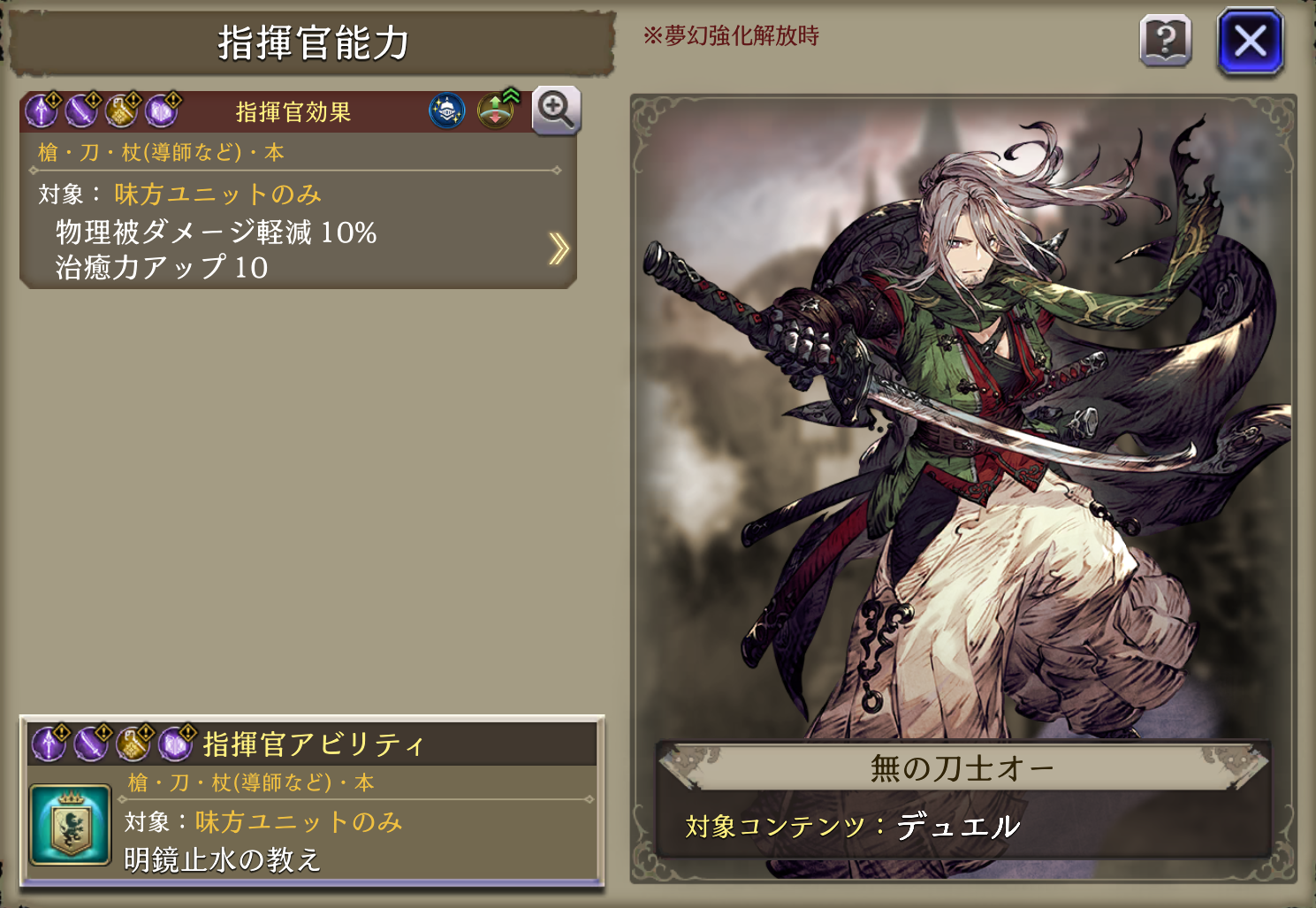Select the 明鏡止水の教え ability crest icon
This screenshot has height=908, width=1316.
(71, 824)
